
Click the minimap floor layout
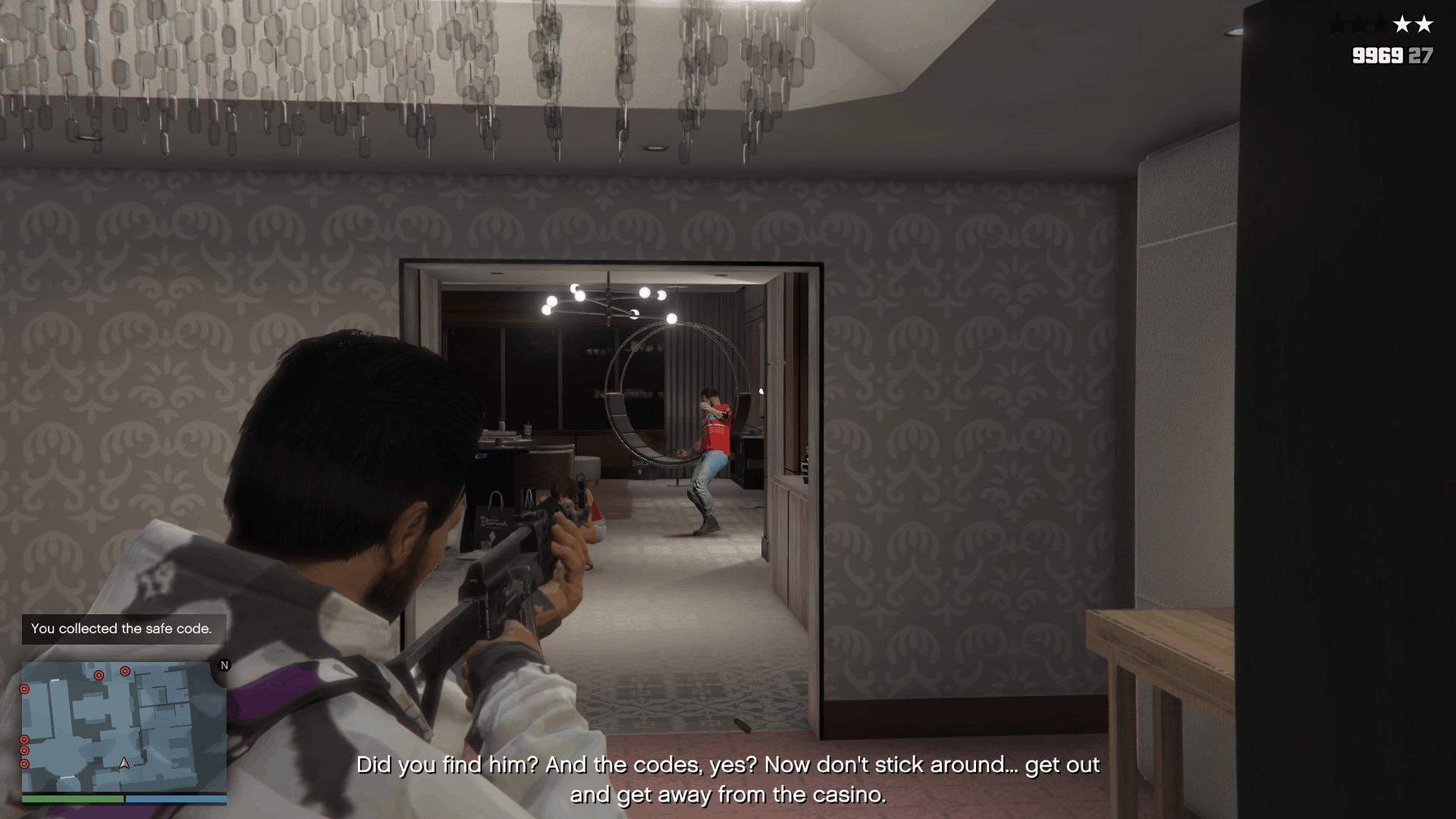[125, 728]
